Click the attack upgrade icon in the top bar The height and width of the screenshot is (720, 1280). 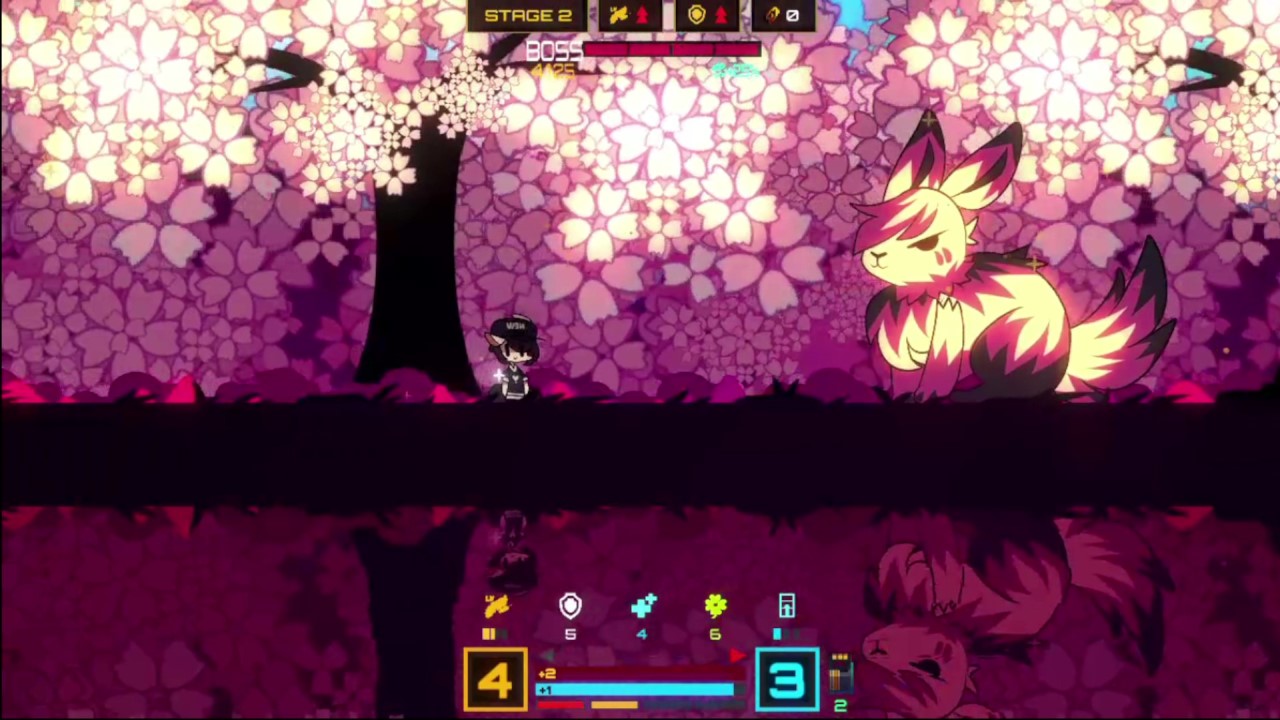coord(621,14)
